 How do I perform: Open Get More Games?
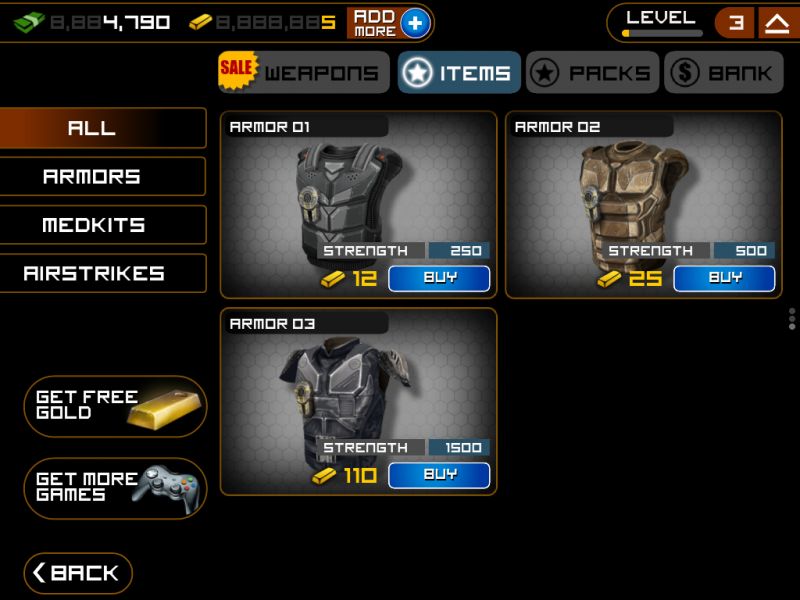click(x=115, y=488)
